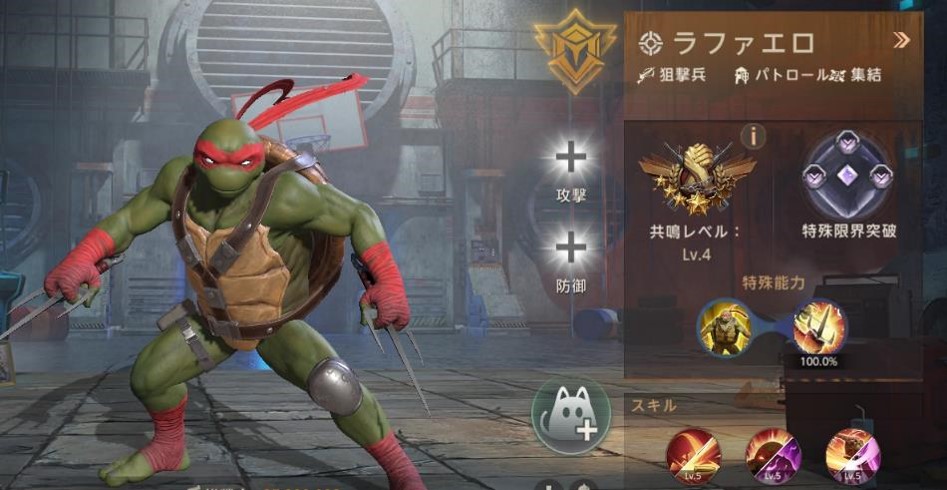Select the yellow turtle special ability icon
Screen dimensions: 947x490
point(723,327)
